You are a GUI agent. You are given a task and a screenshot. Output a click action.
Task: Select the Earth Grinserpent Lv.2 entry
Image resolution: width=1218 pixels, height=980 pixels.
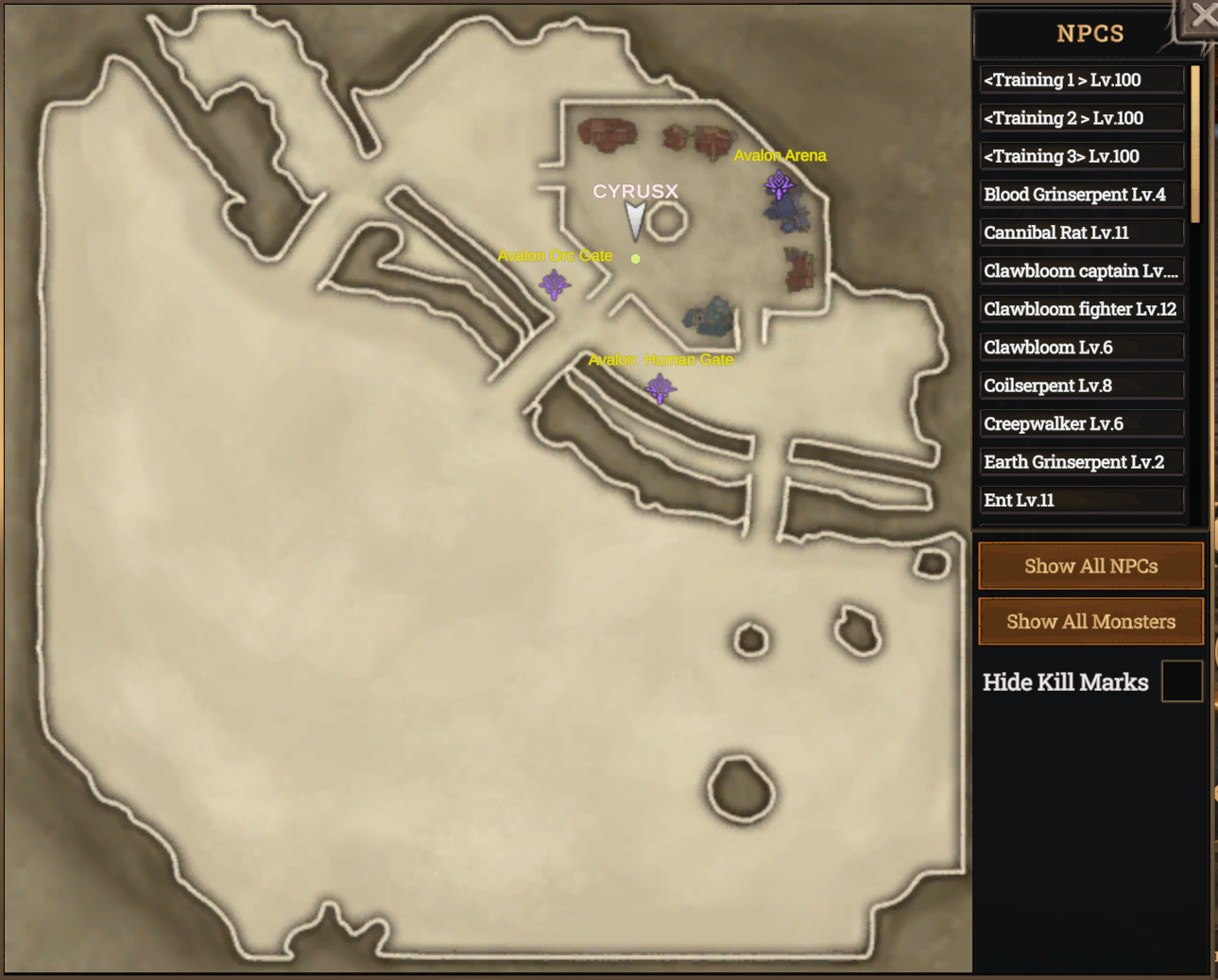click(1081, 461)
